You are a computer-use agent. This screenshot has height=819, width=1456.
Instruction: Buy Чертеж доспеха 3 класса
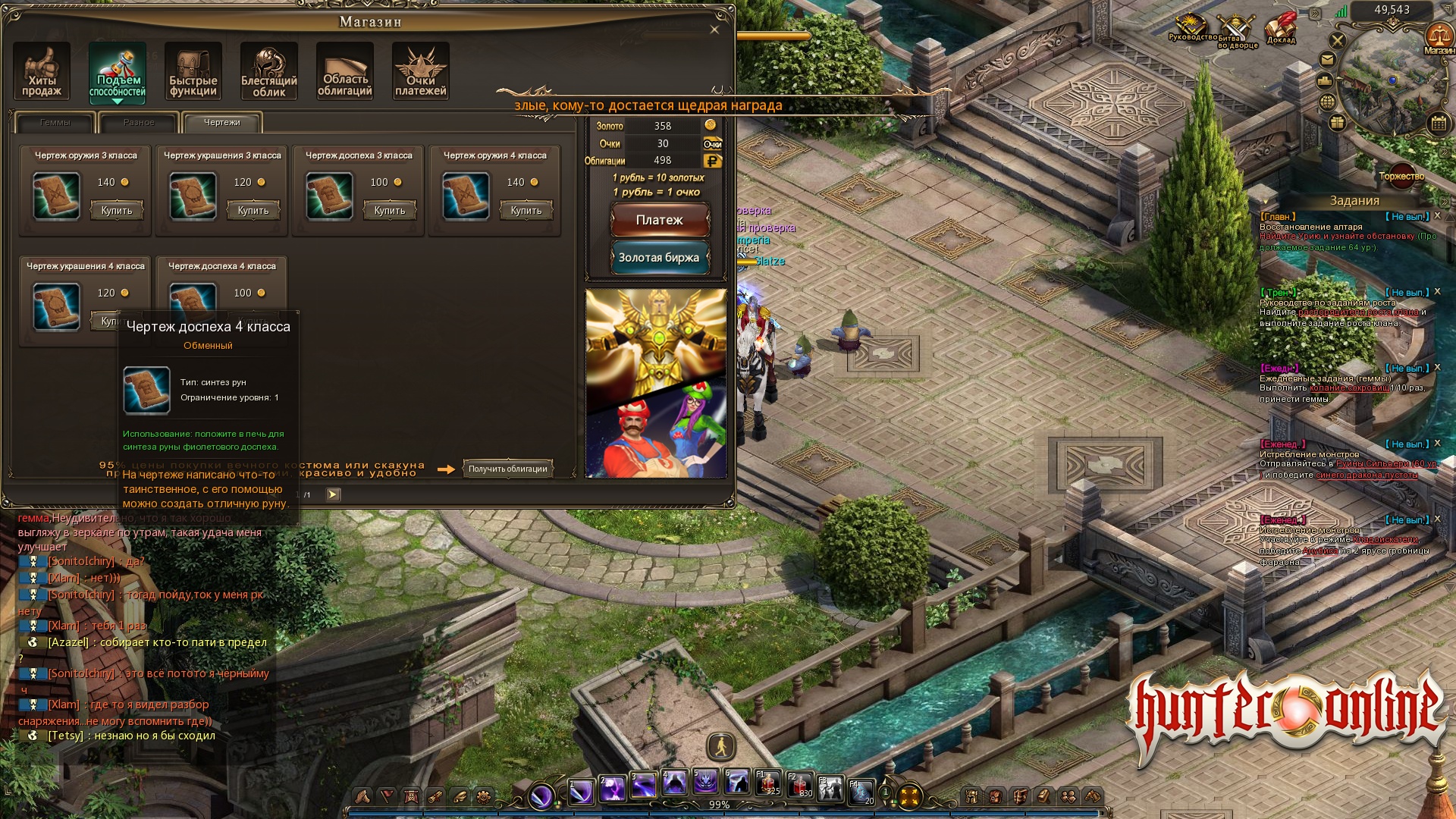coord(390,210)
